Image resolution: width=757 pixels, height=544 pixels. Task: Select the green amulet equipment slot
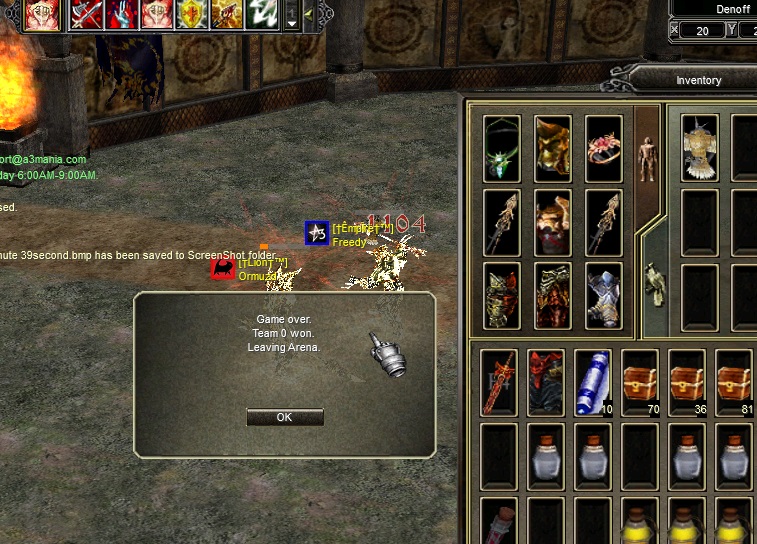[x=502, y=148]
